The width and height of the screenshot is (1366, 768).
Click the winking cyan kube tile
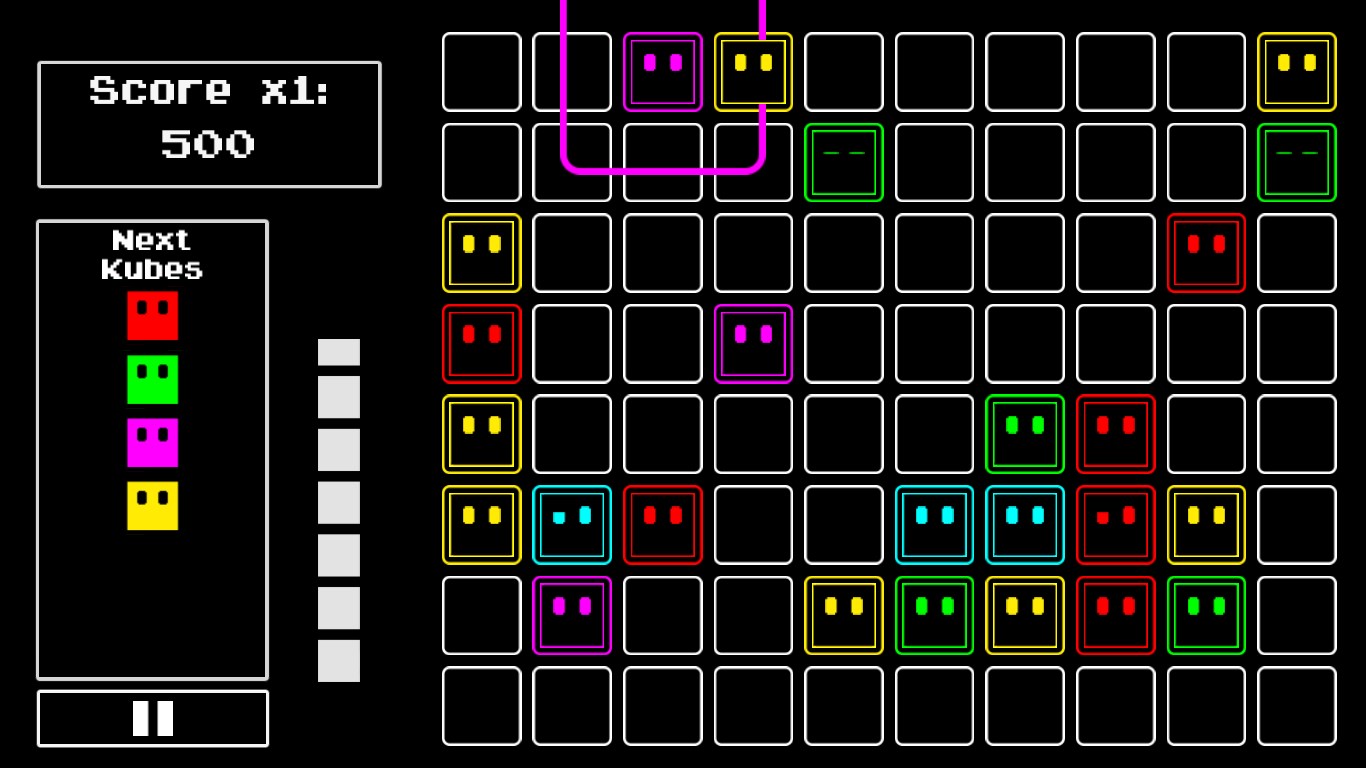click(572, 525)
